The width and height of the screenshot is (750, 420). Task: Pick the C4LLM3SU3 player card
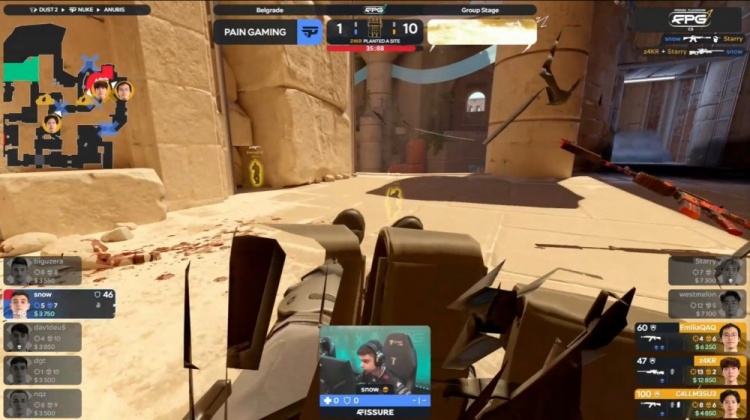pyautogui.click(x=690, y=402)
